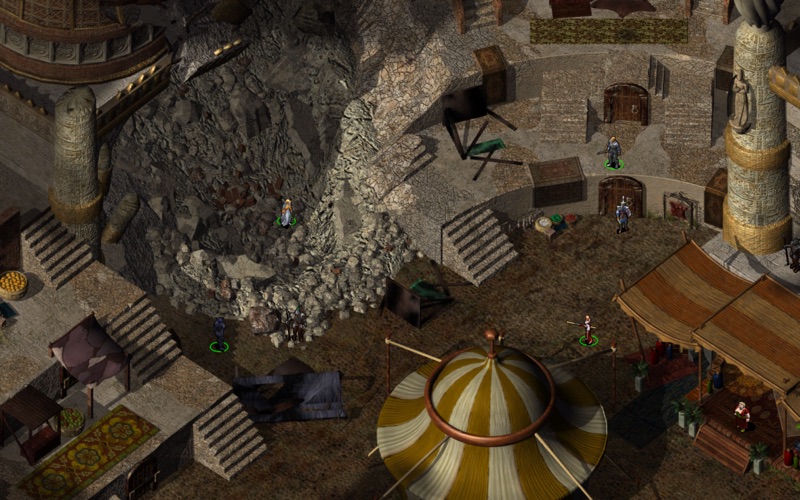Select the blonde robed party member on the rubble

click(x=287, y=212)
